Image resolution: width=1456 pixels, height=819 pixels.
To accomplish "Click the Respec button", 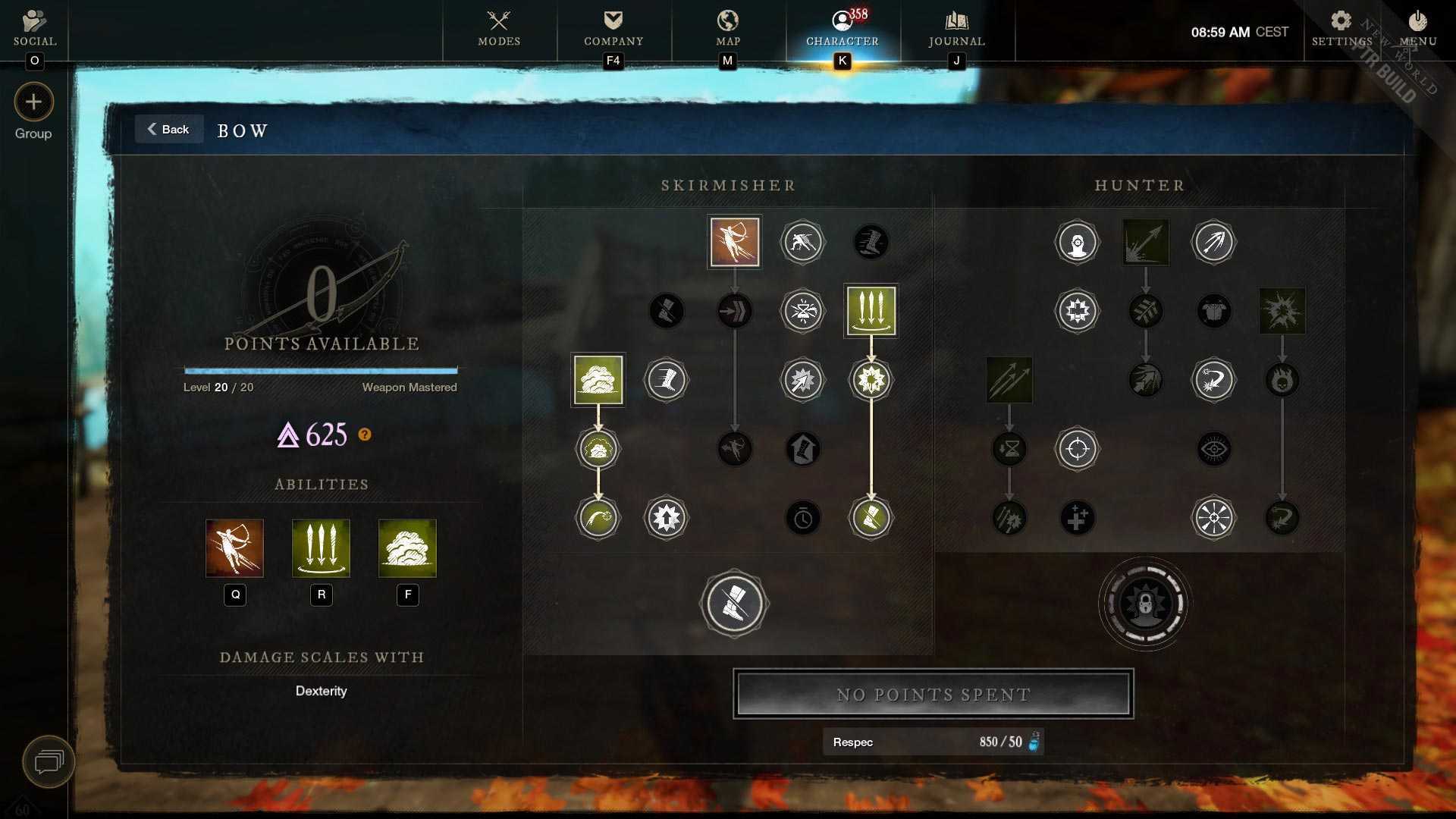I will coord(933,742).
